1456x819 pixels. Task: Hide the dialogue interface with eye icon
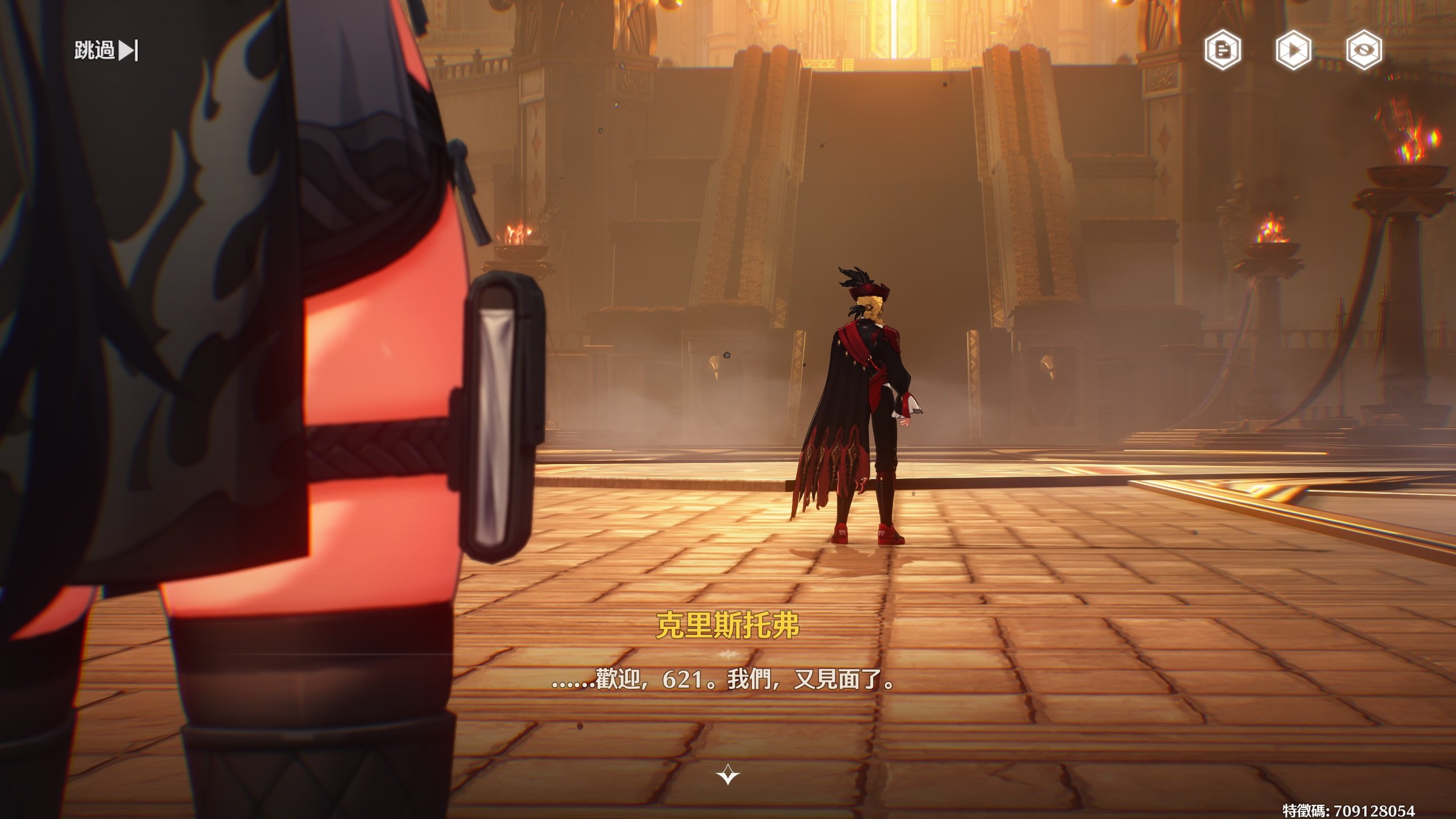[1364, 51]
